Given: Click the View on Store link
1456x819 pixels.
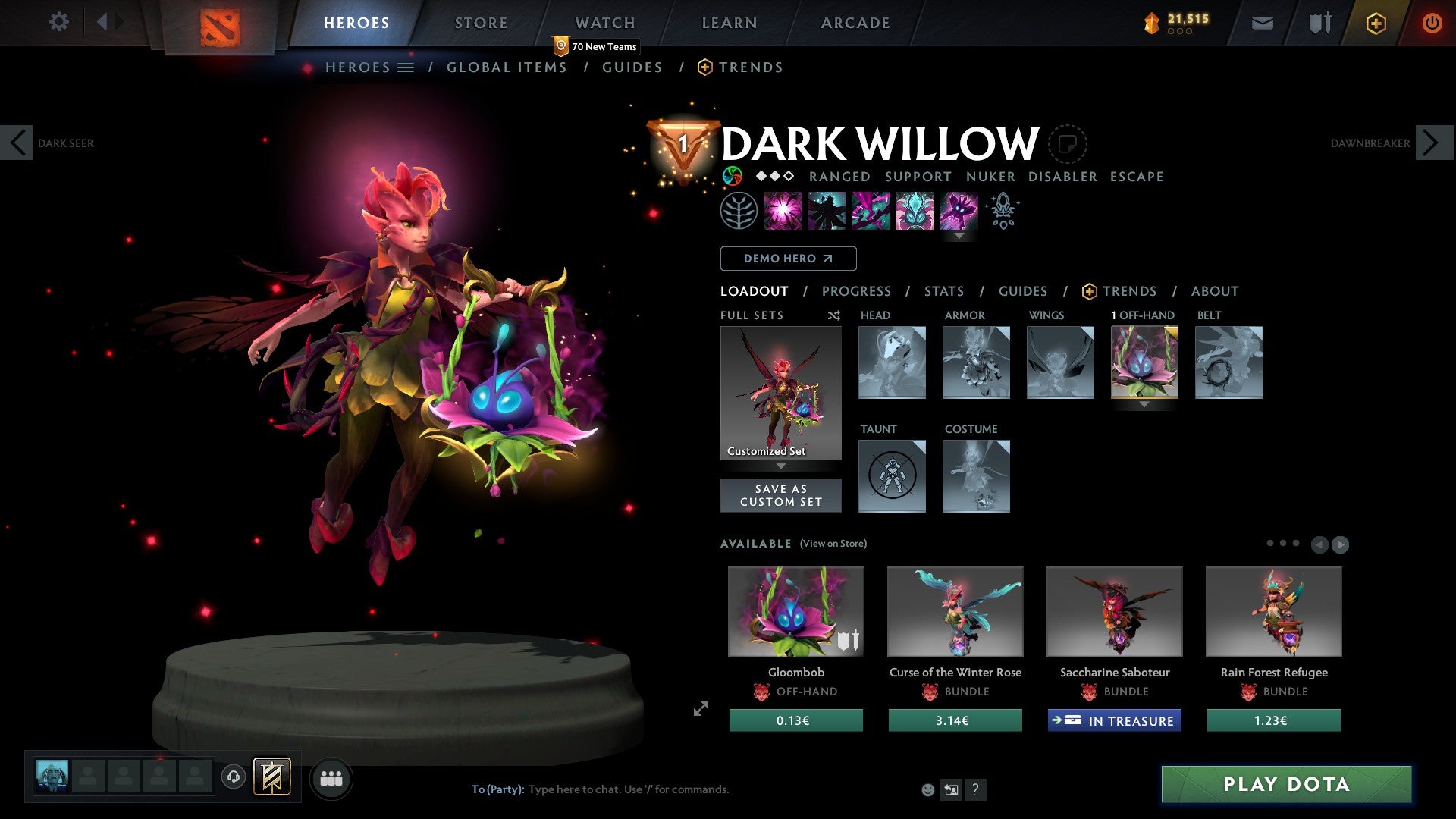Looking at the screenshot, I should coord(833,544).
